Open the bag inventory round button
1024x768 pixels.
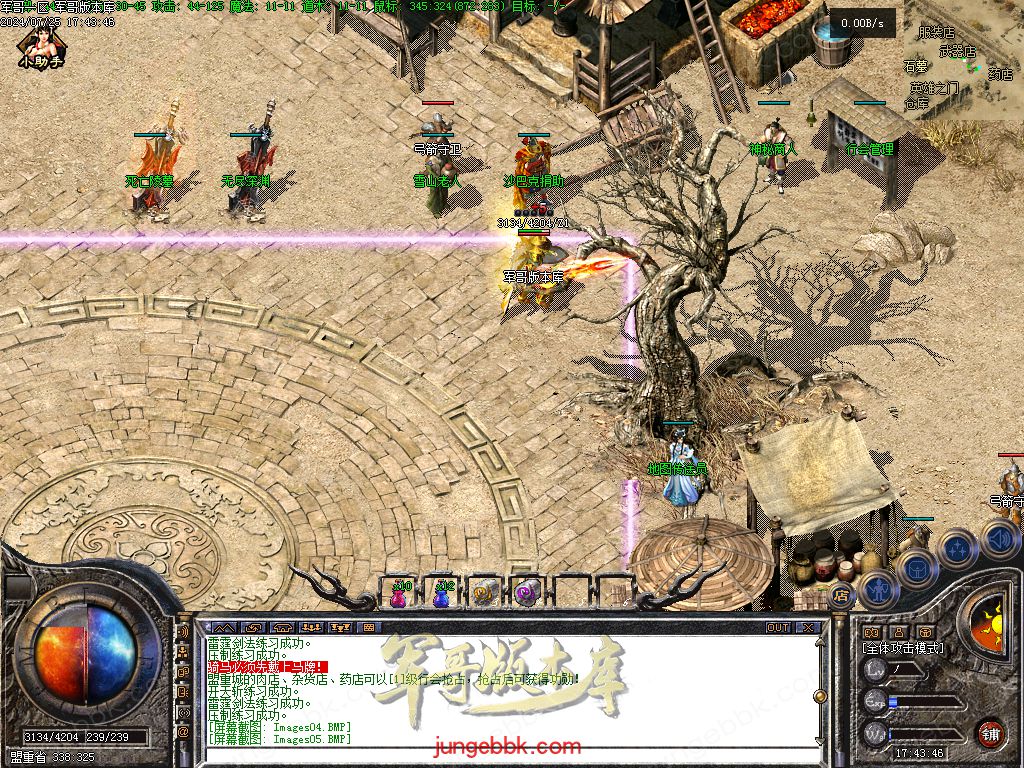[x=916, y=568]
